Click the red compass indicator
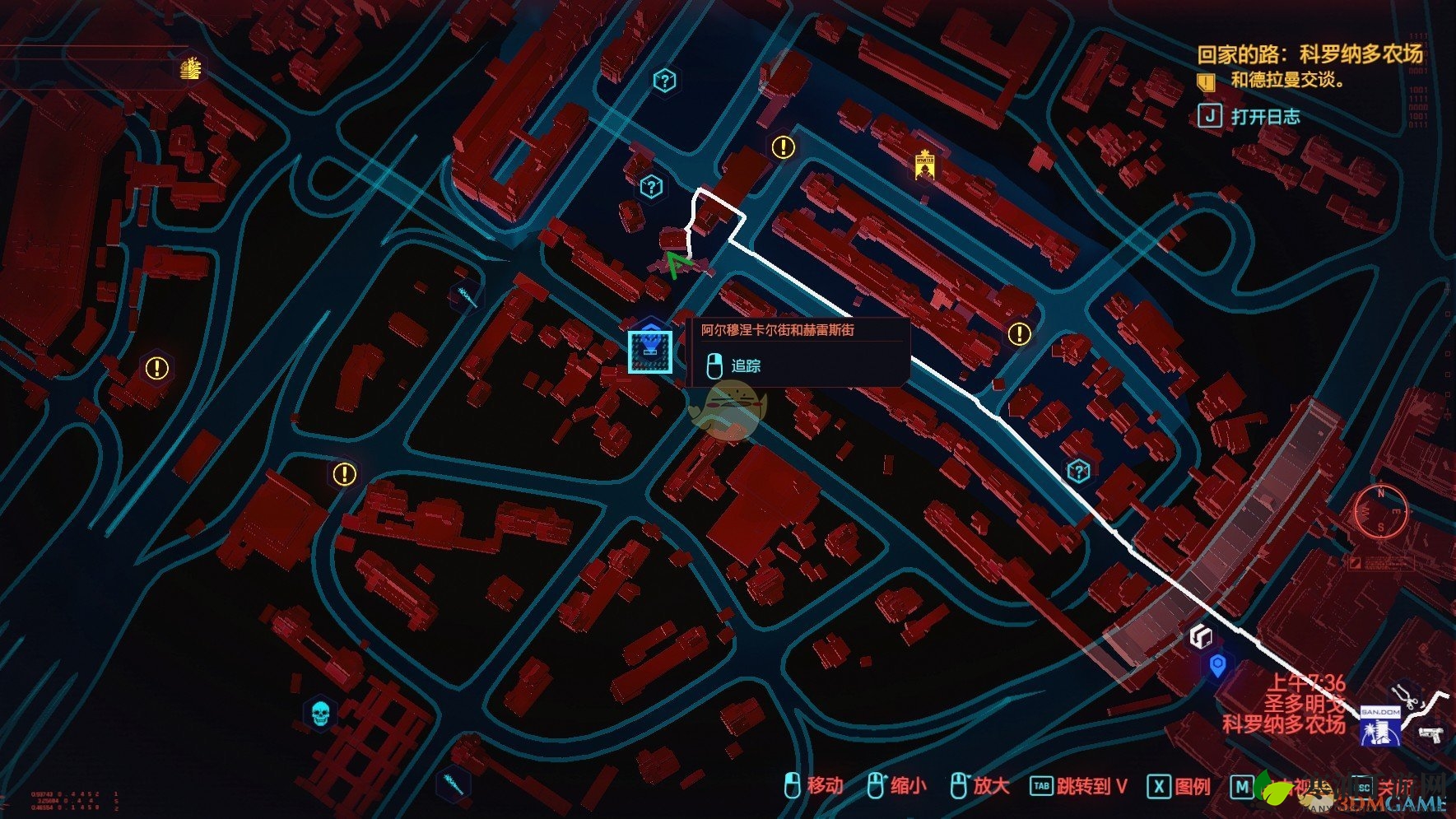The image size is (1456, 819). [x=1381, y=510]
